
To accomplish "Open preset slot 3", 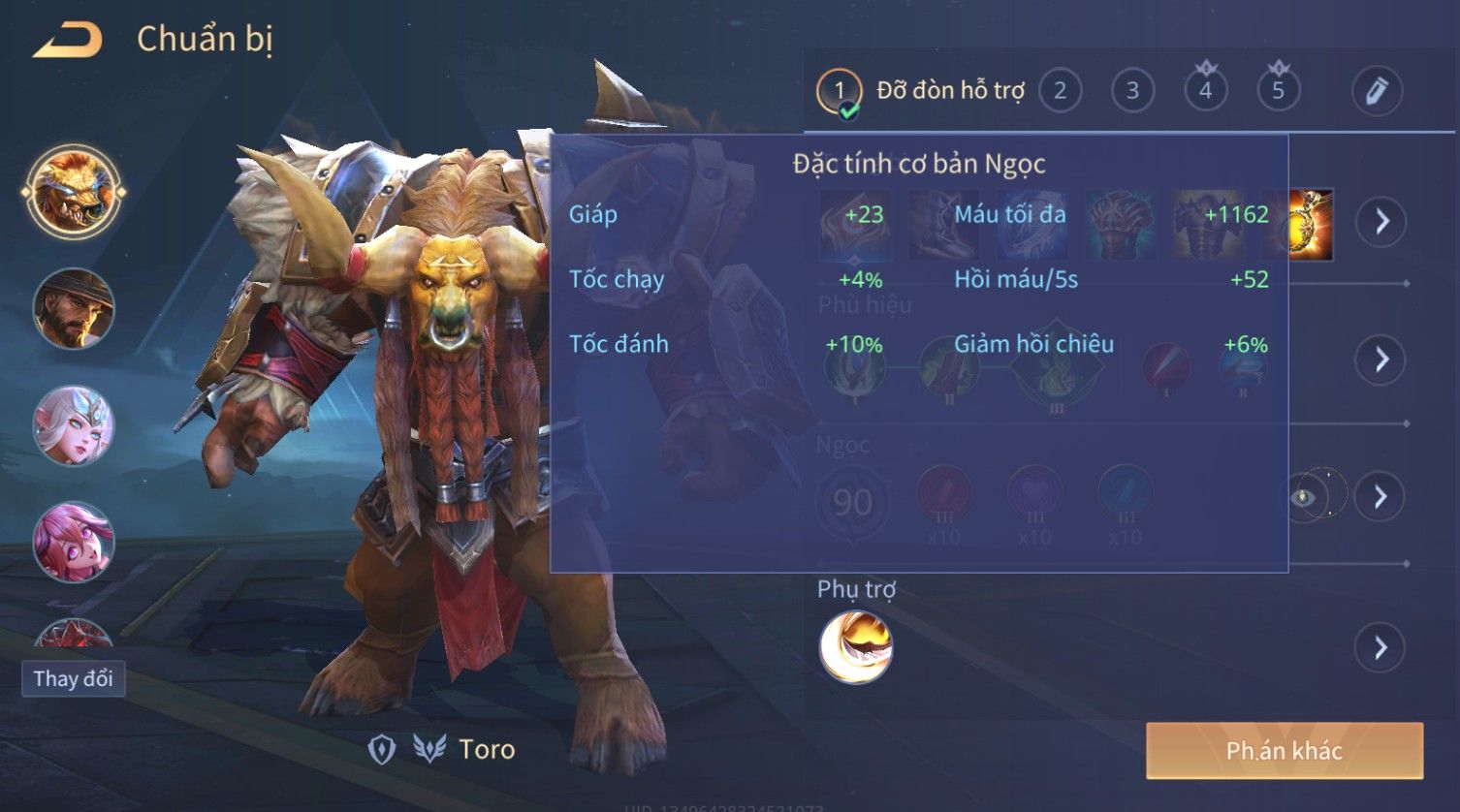I will tap(1132, 91).
